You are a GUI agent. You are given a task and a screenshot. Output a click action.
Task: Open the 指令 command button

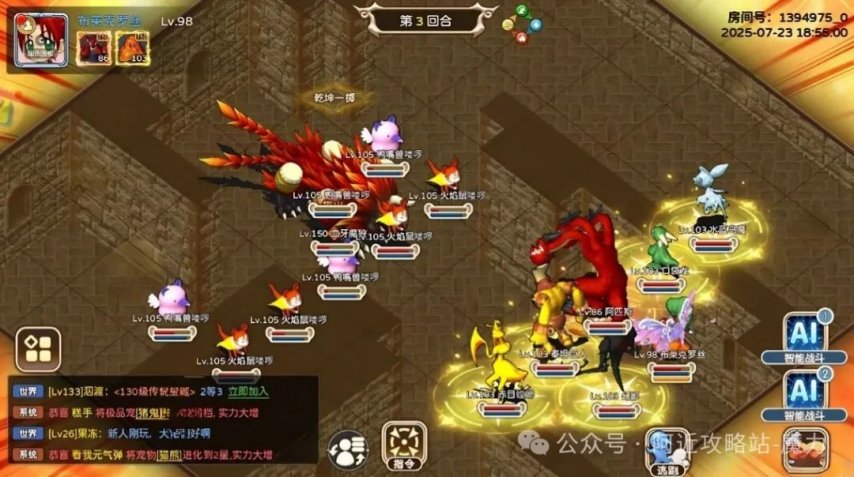[404, 445]
